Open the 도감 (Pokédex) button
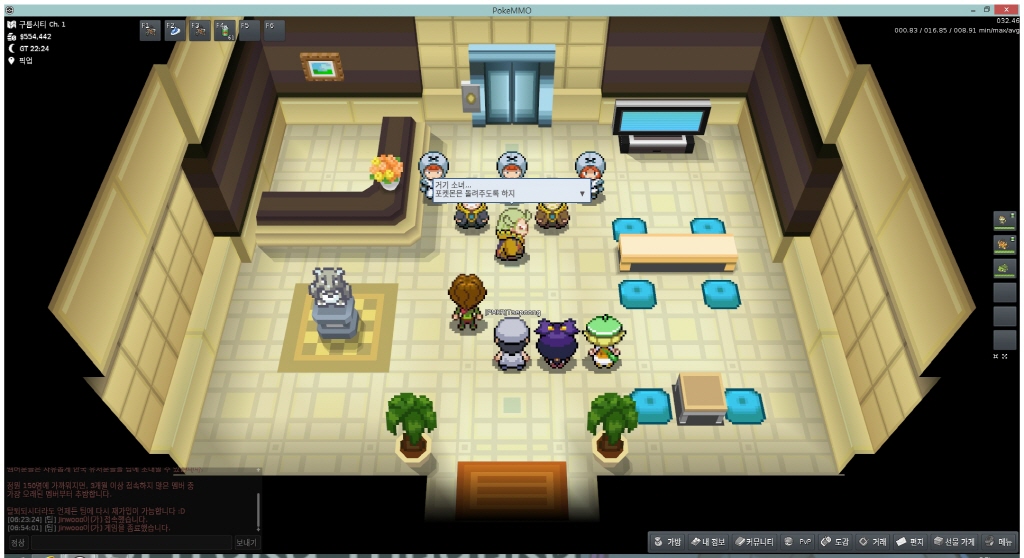Image resolution: width=1024 pixels, height=558 pixels. 834,541
